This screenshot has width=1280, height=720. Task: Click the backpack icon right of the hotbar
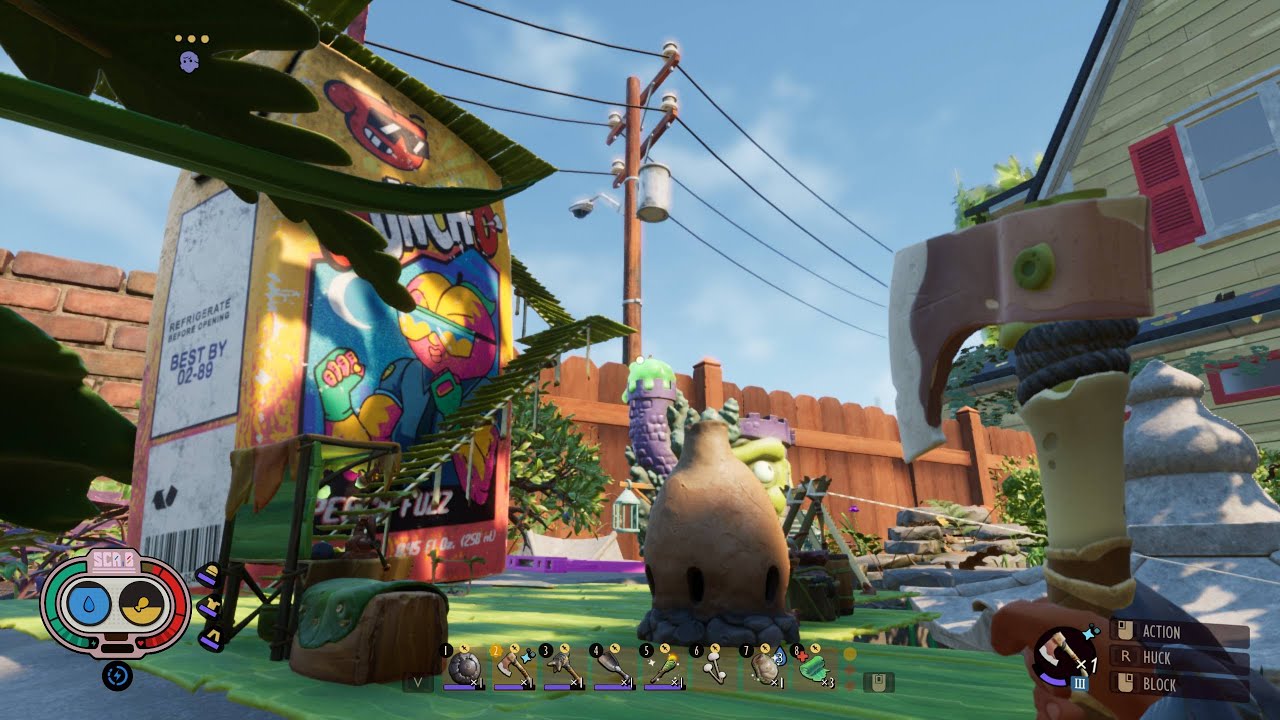pos(879,682)
